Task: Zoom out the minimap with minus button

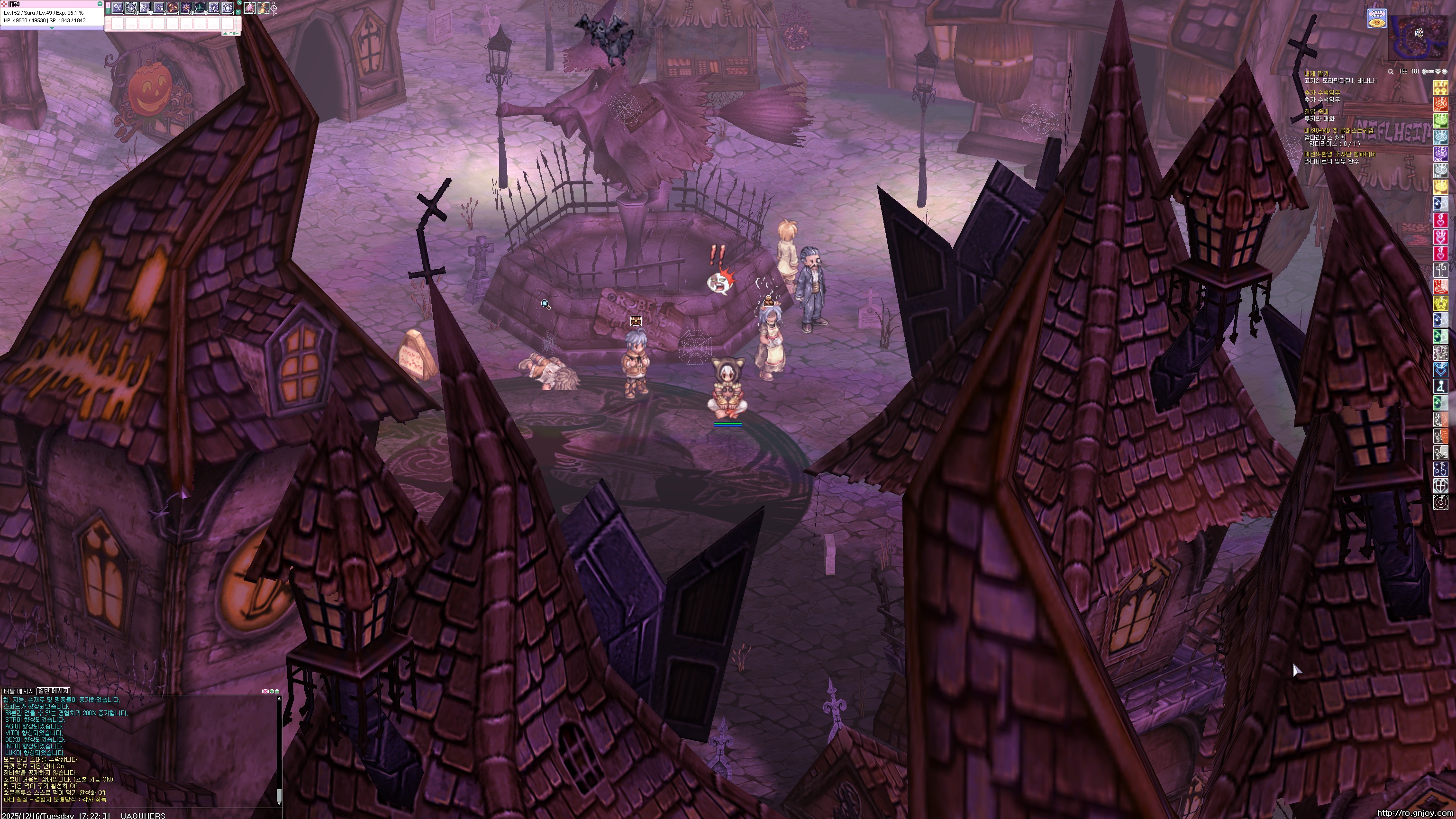Action: click(1432, 72)
